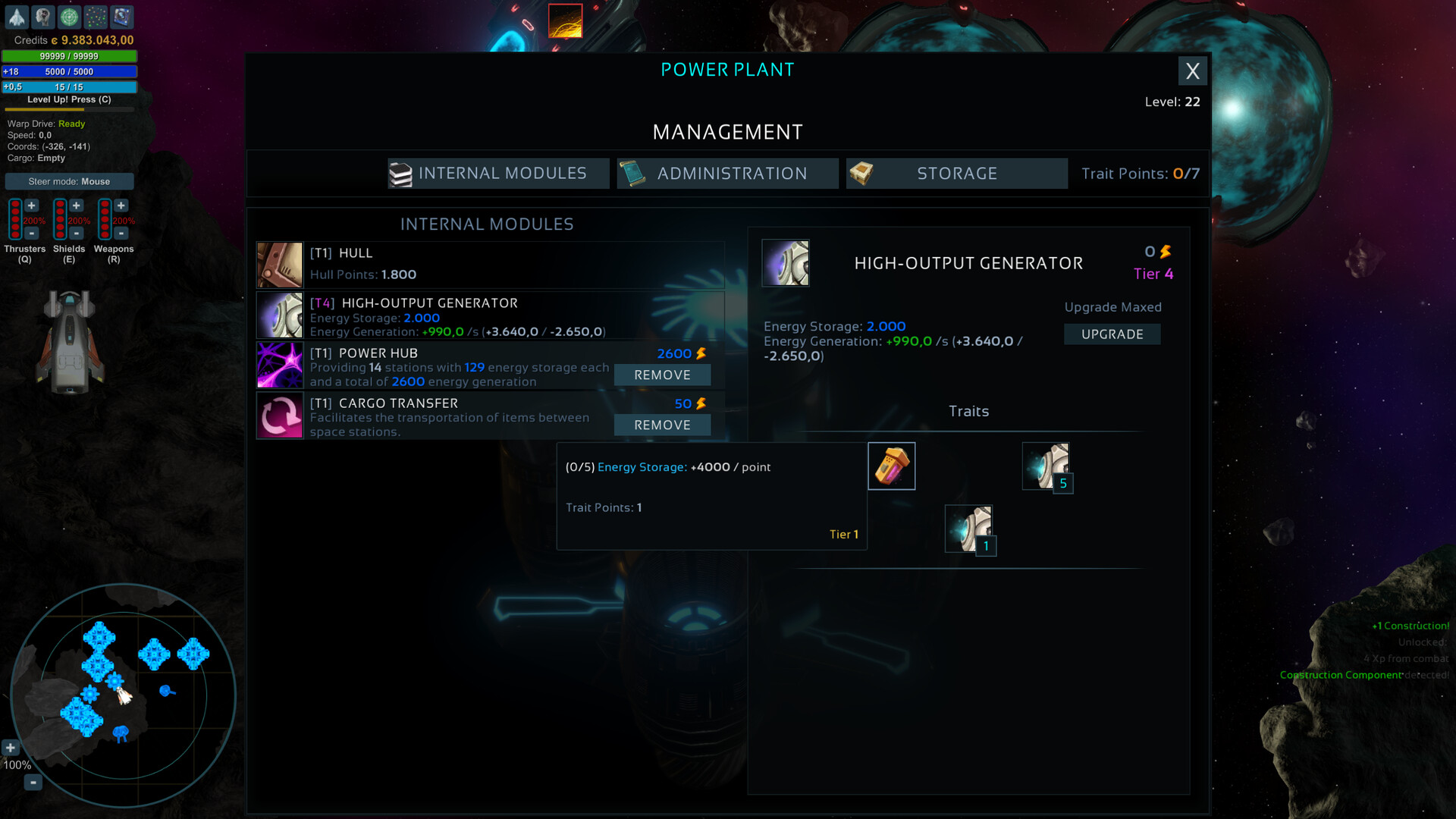1456x819 pixels.
Task: Click the High-Output Generator portrait icon
Action: point(786,263)
